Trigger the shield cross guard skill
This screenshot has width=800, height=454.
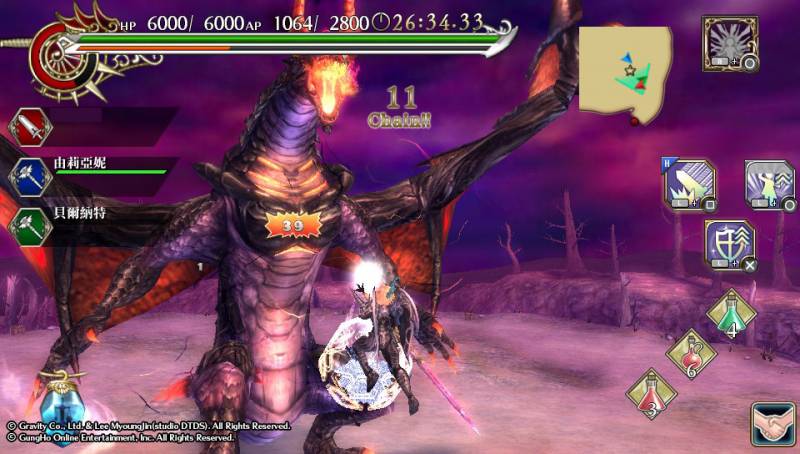729,245
